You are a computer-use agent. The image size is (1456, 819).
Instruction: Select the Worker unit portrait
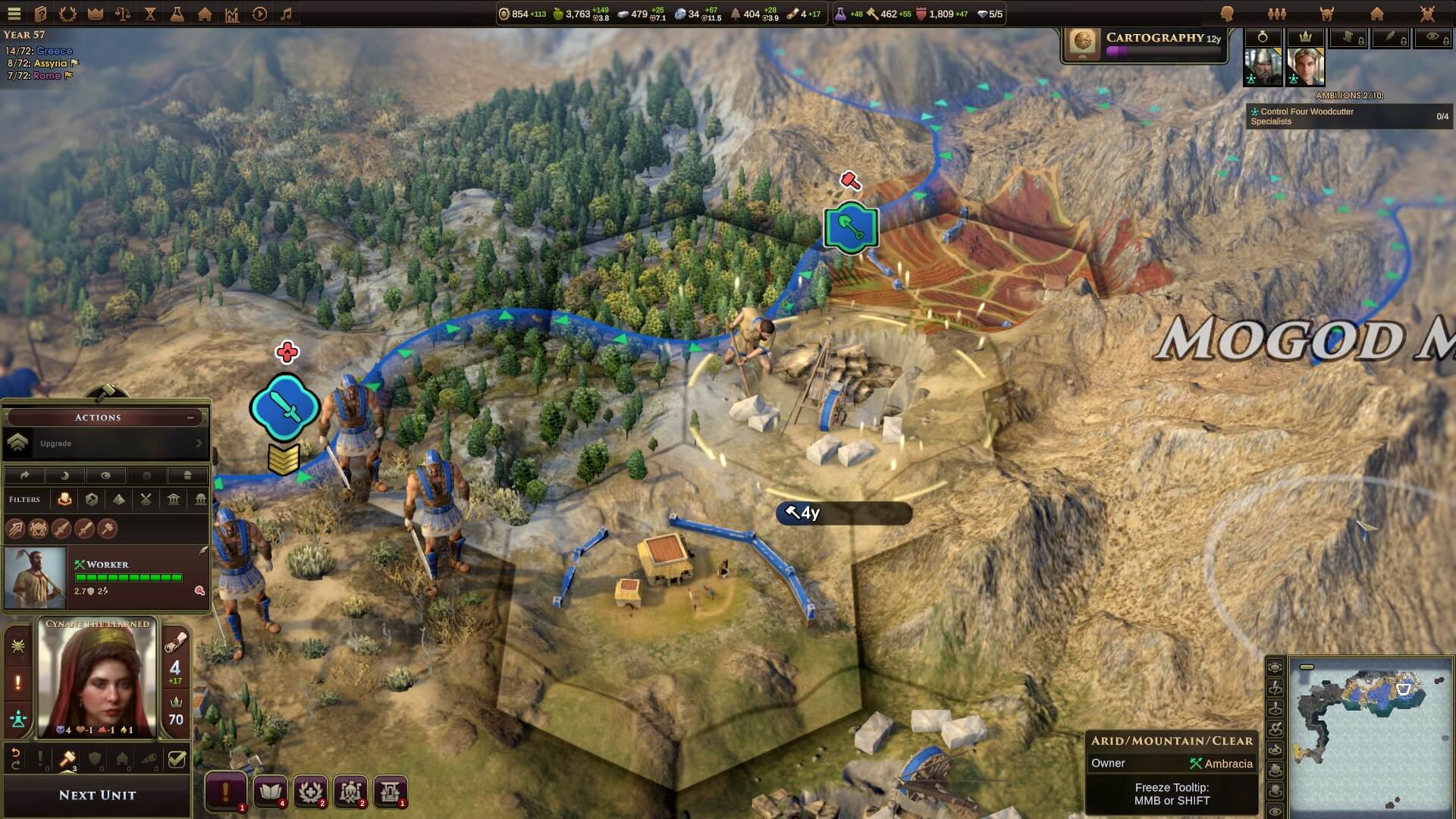(35, 578)
